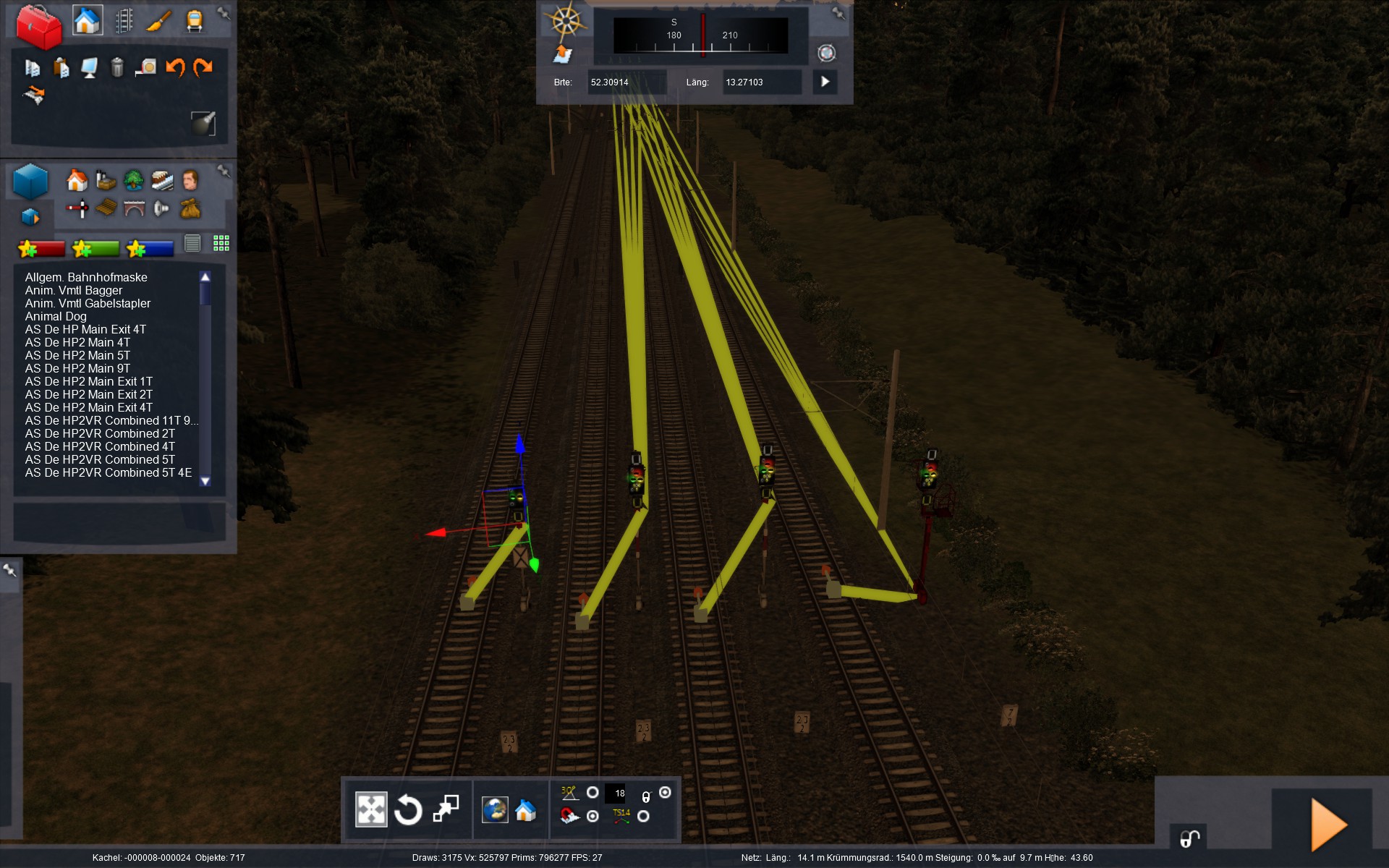Choose 'Animal Dog' in the object list
This screenshot has width=1389, height=868.
tap(56, 316)
